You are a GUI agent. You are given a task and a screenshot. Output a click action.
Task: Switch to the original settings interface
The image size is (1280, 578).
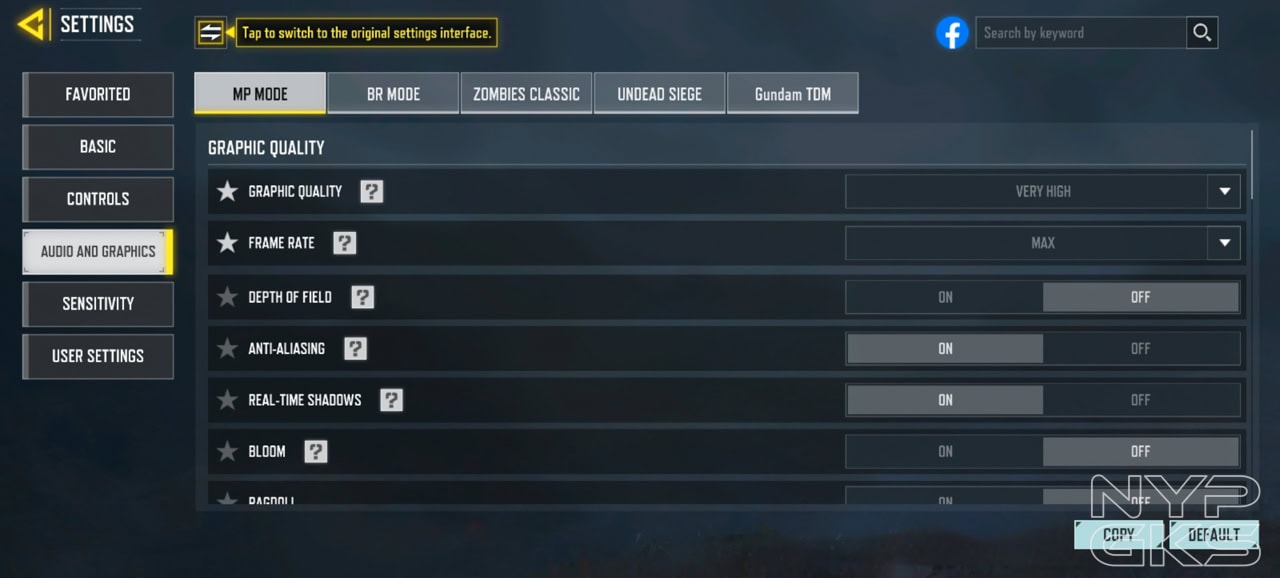pos(210,33)
